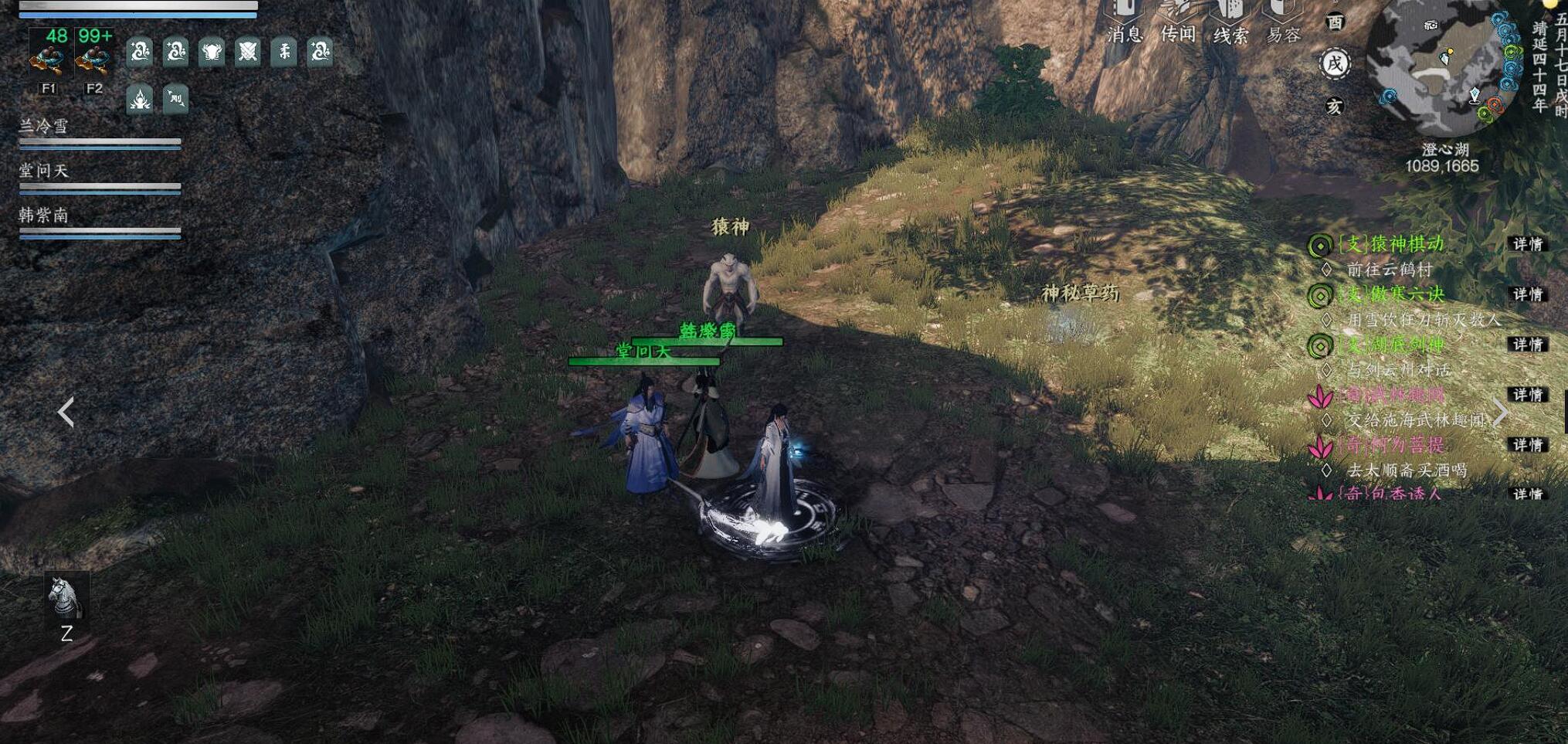Viewport: 1568px width, 744px height.
Task: Show details for 傲寒六诀 quest
Action: [1527, 294]
